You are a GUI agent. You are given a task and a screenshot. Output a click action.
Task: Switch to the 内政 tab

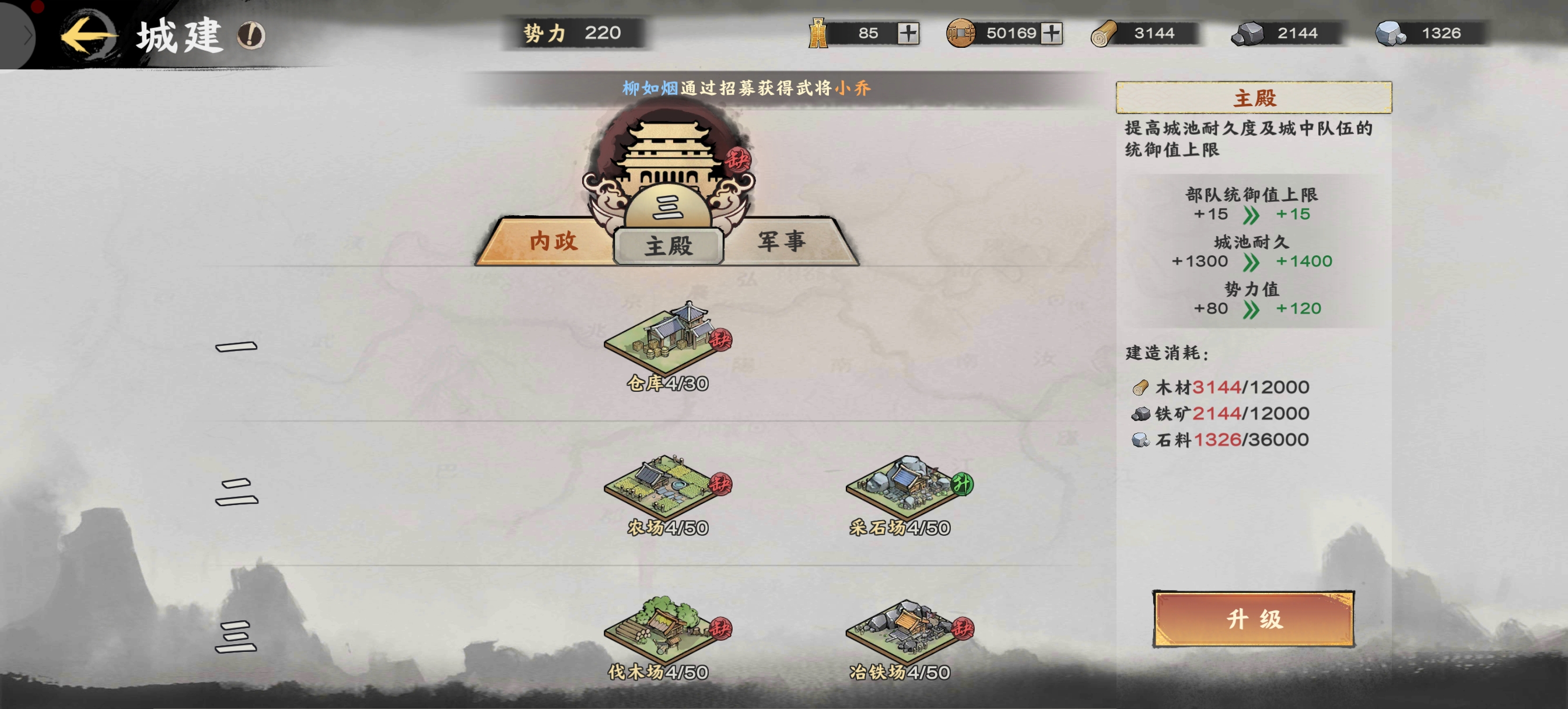point(552,241)
